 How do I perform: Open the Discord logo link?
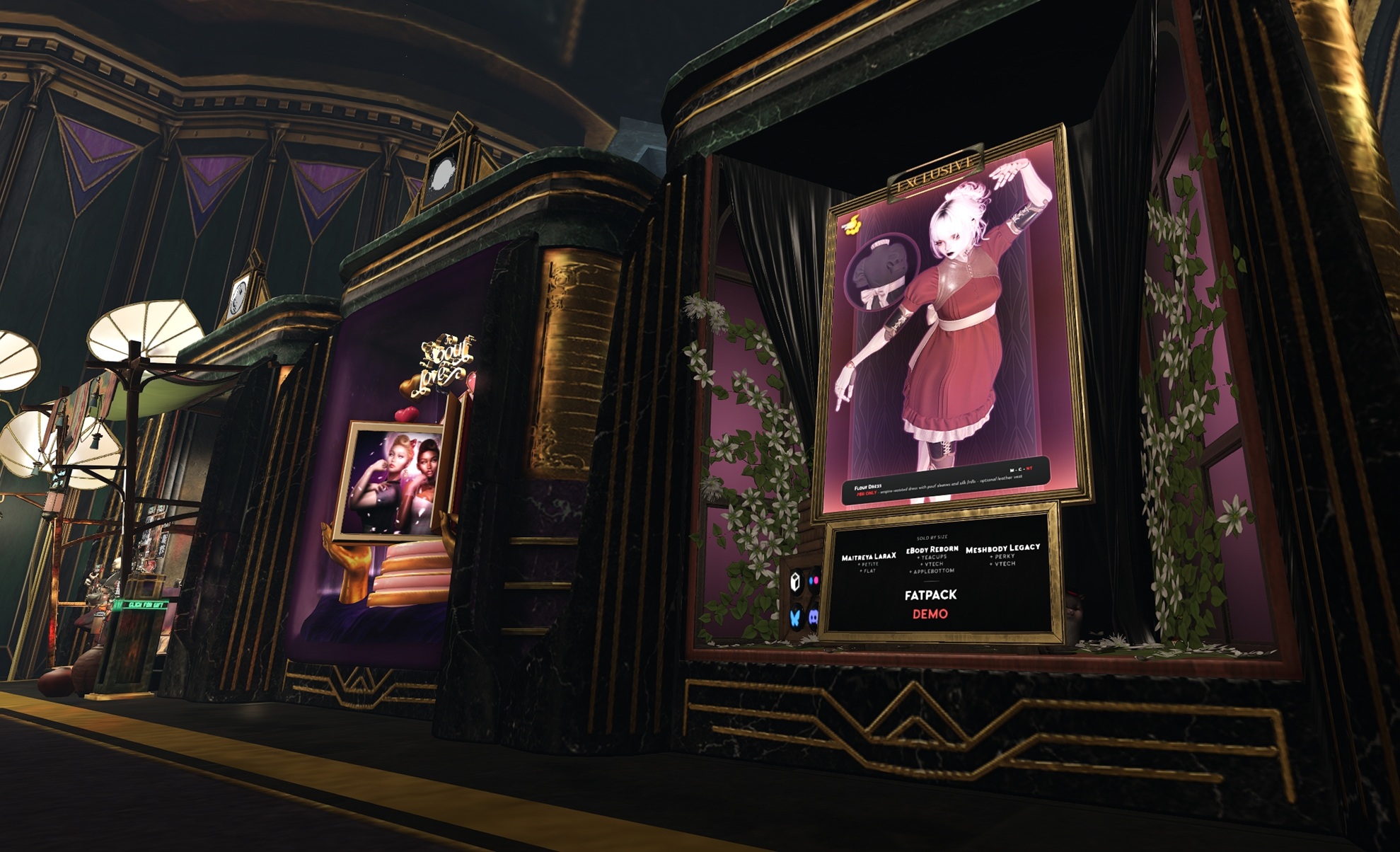pyautogui.click(x=814, y=616)
